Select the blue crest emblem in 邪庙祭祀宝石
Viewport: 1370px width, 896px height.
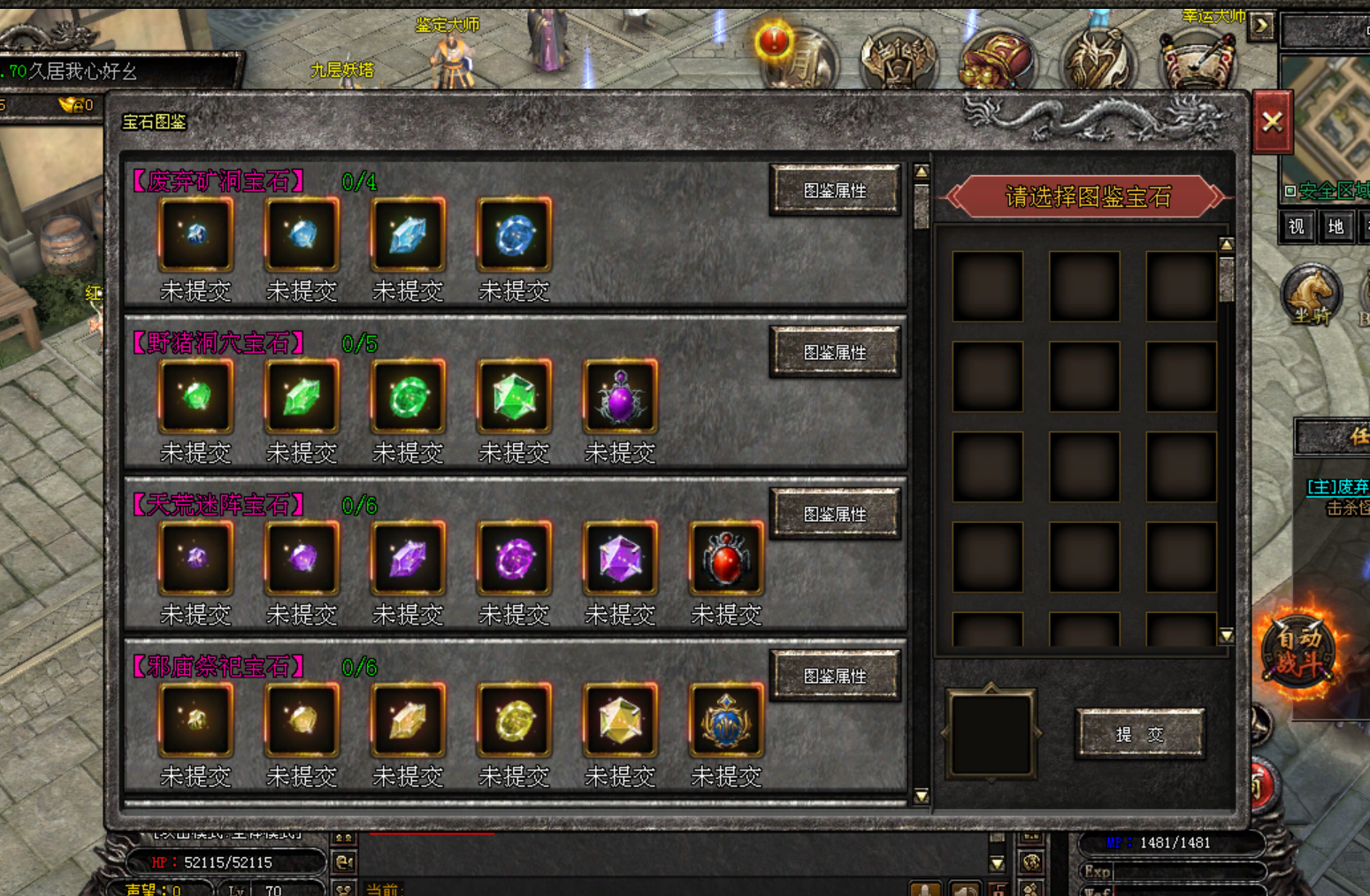coord(726,721)
